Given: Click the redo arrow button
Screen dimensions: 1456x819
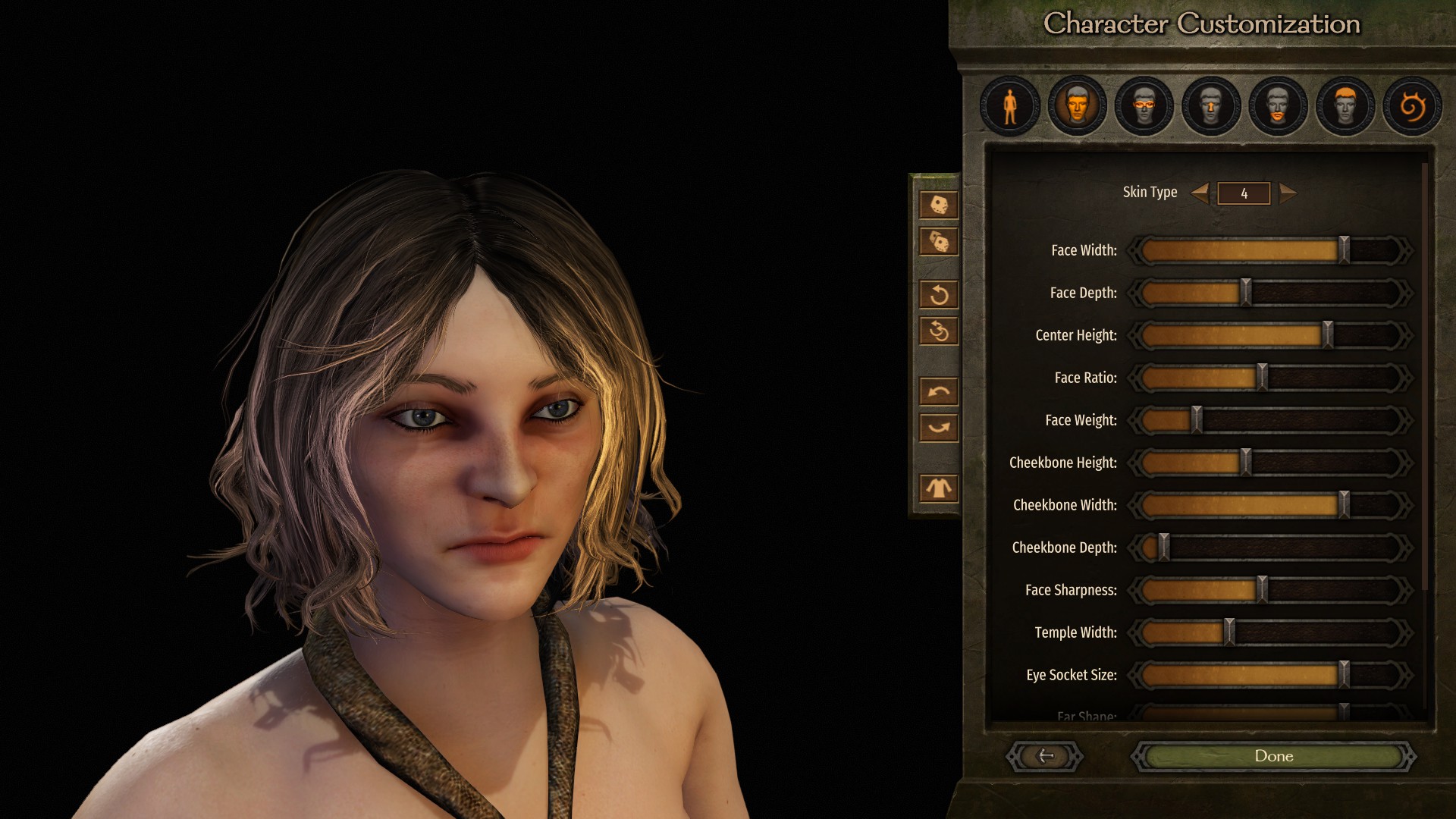Looking at the screenshot, I should pos(939,428).
